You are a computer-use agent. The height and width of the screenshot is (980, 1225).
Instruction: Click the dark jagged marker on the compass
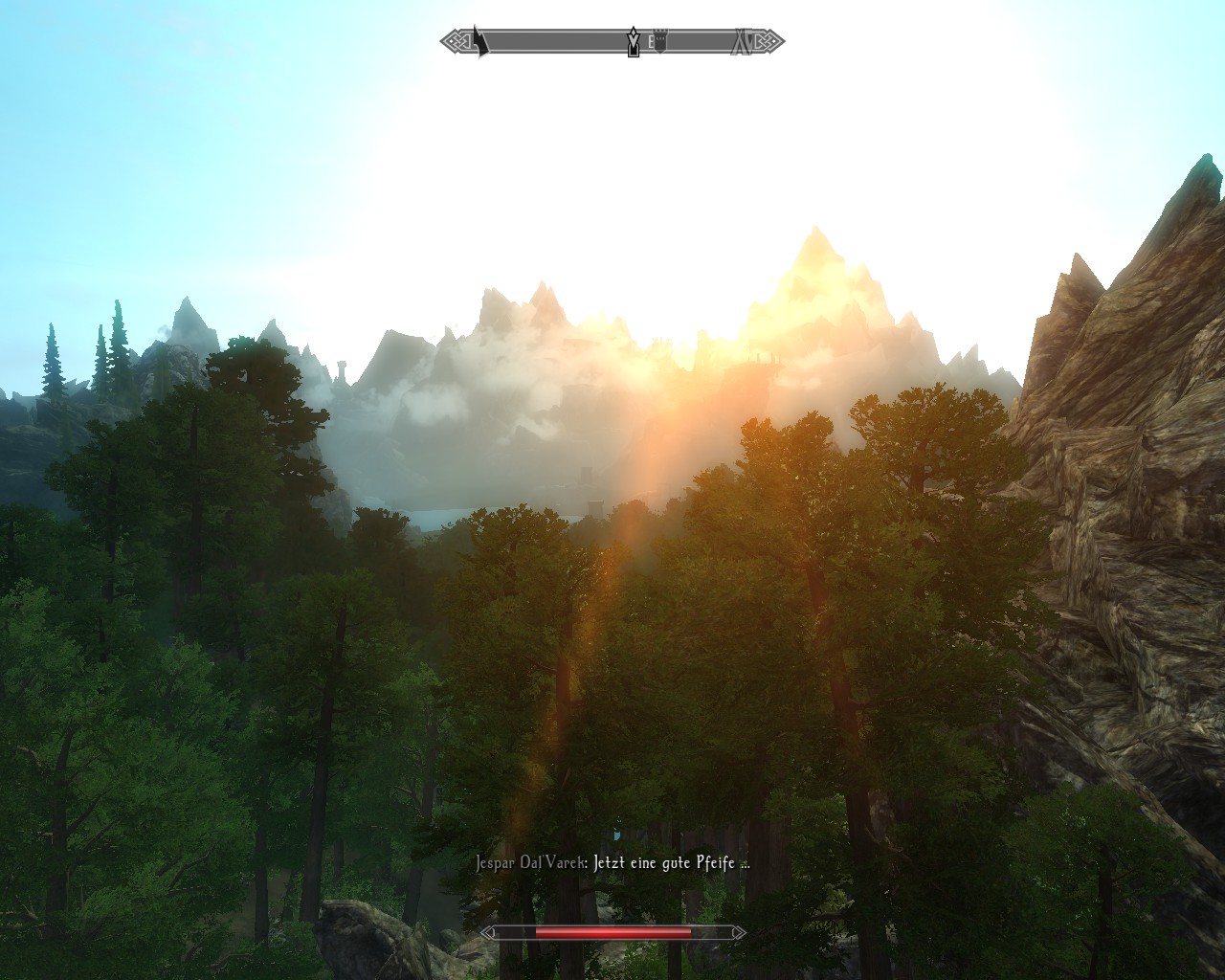coord(479,41)
